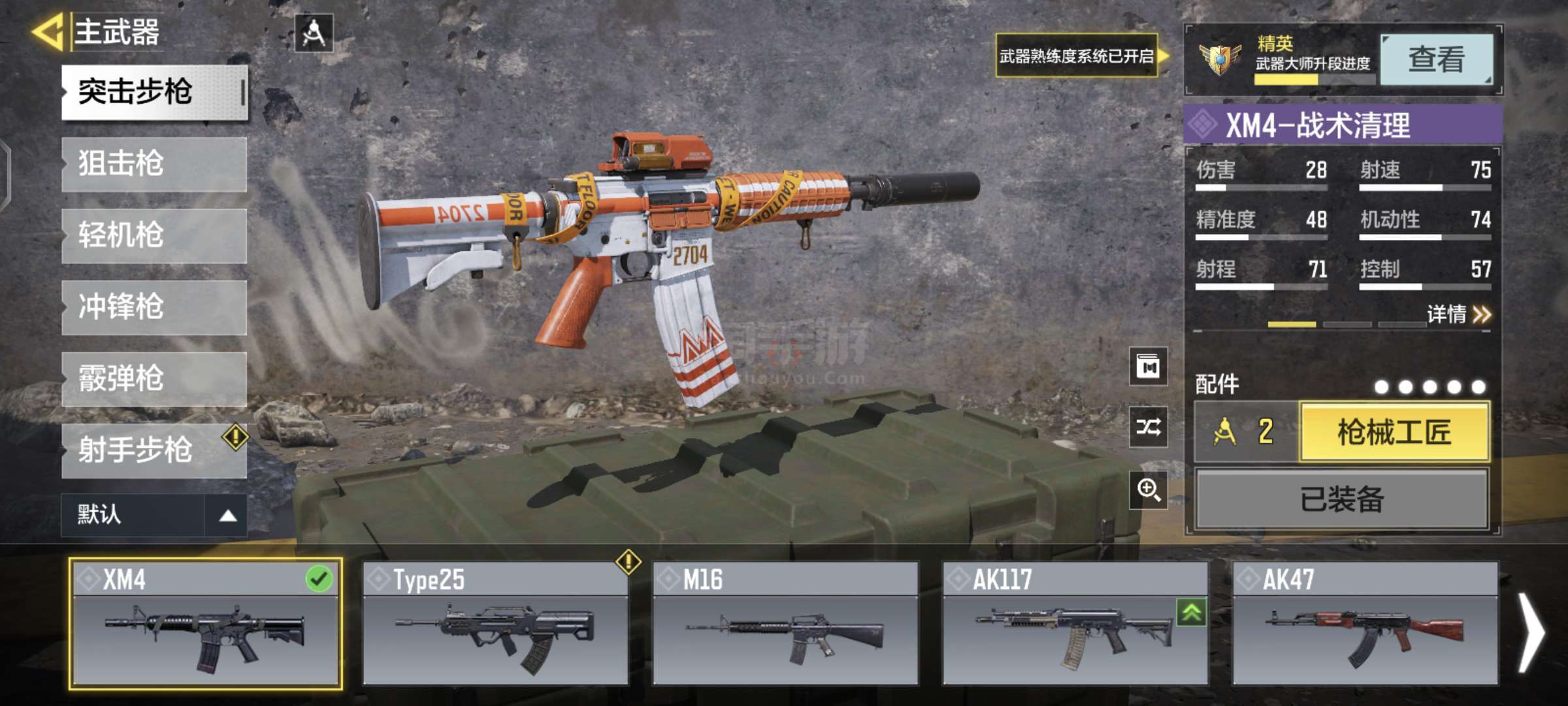Choose the 冲锋枪 category
The image size is (1568, 706).
pos(154,307)
